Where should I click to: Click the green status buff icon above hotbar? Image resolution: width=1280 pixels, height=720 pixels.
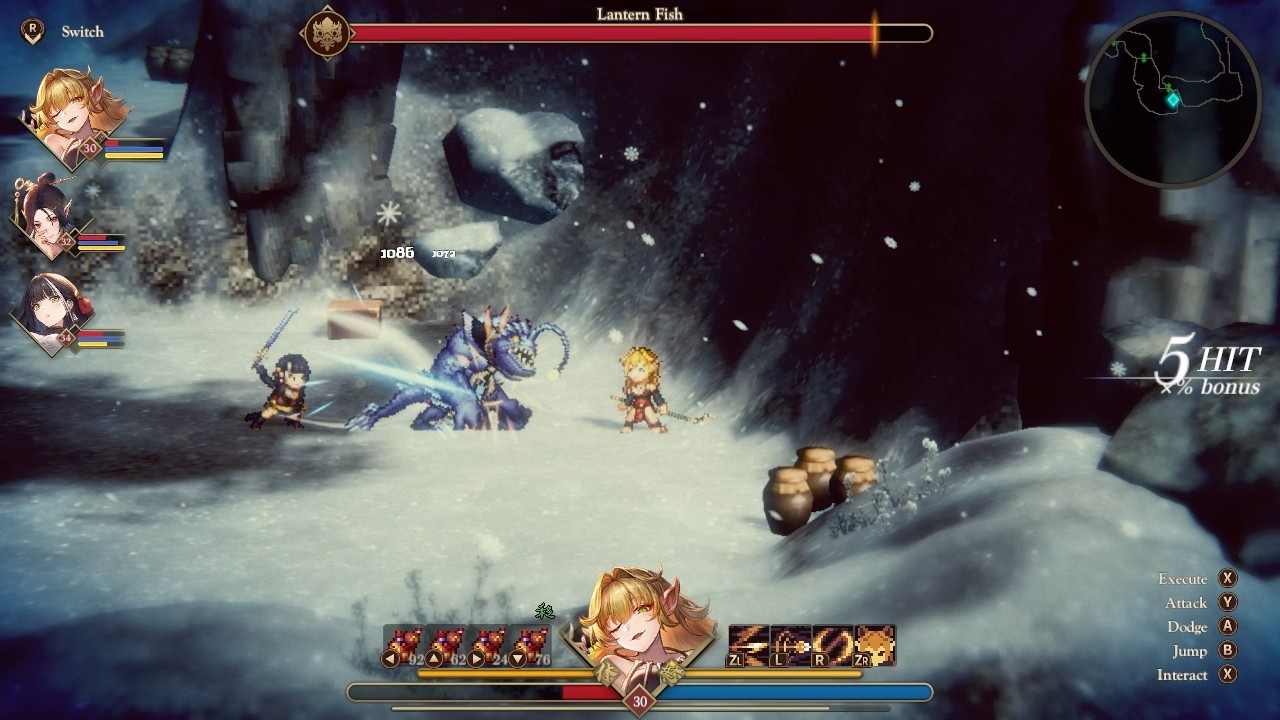[x=545, y=613]
